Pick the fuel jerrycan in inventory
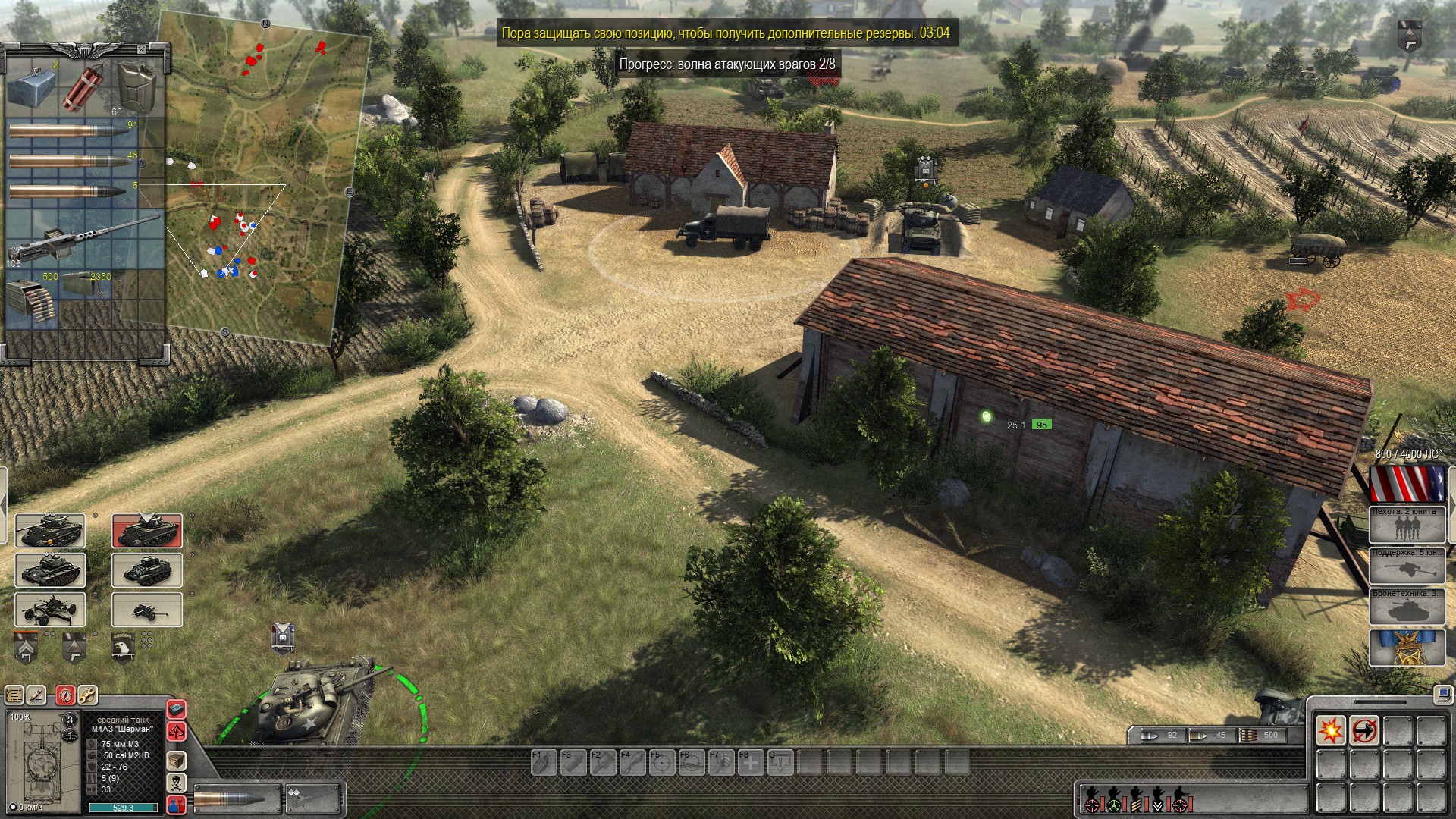The image size is (1456, 819). click(x=137, y=86)
